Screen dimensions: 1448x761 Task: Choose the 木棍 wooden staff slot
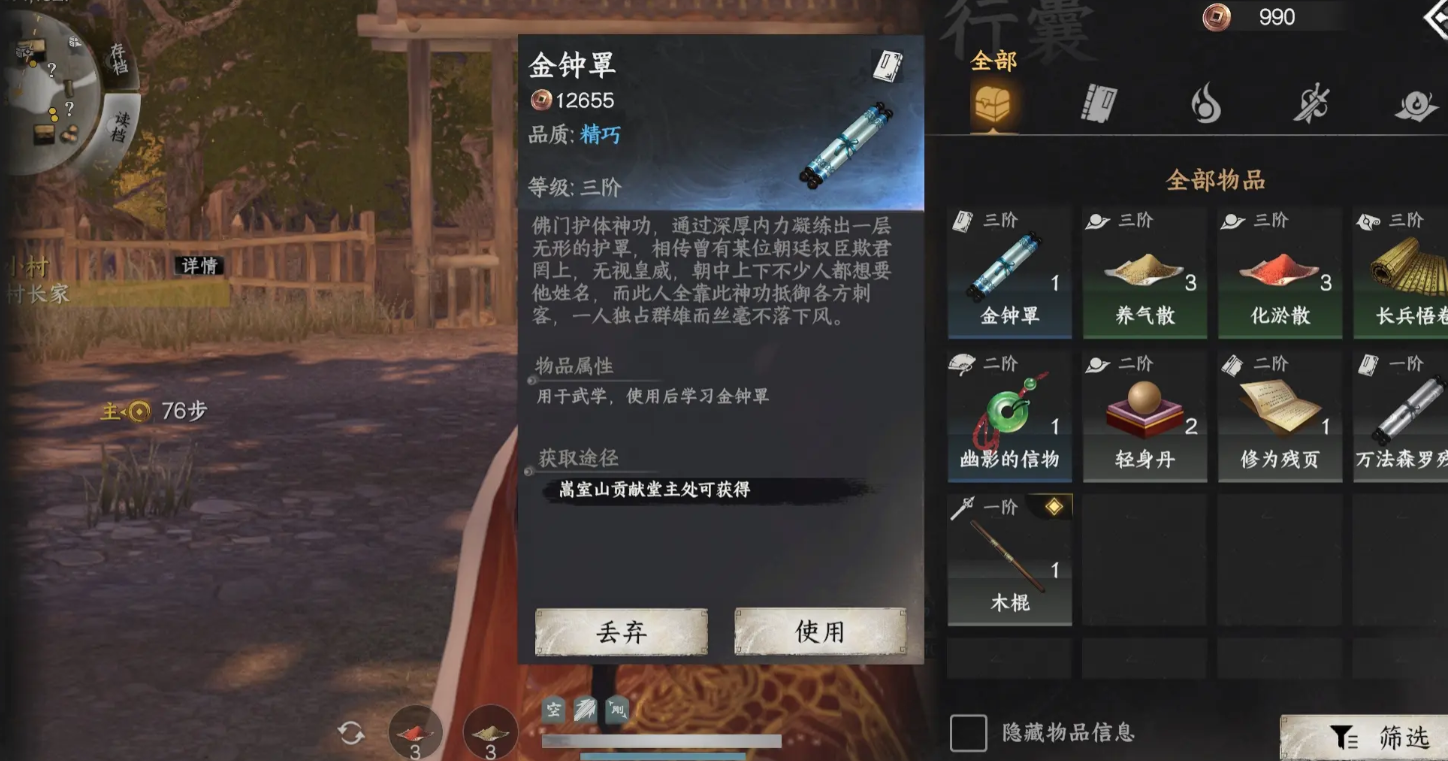[x=1009, y=560]
